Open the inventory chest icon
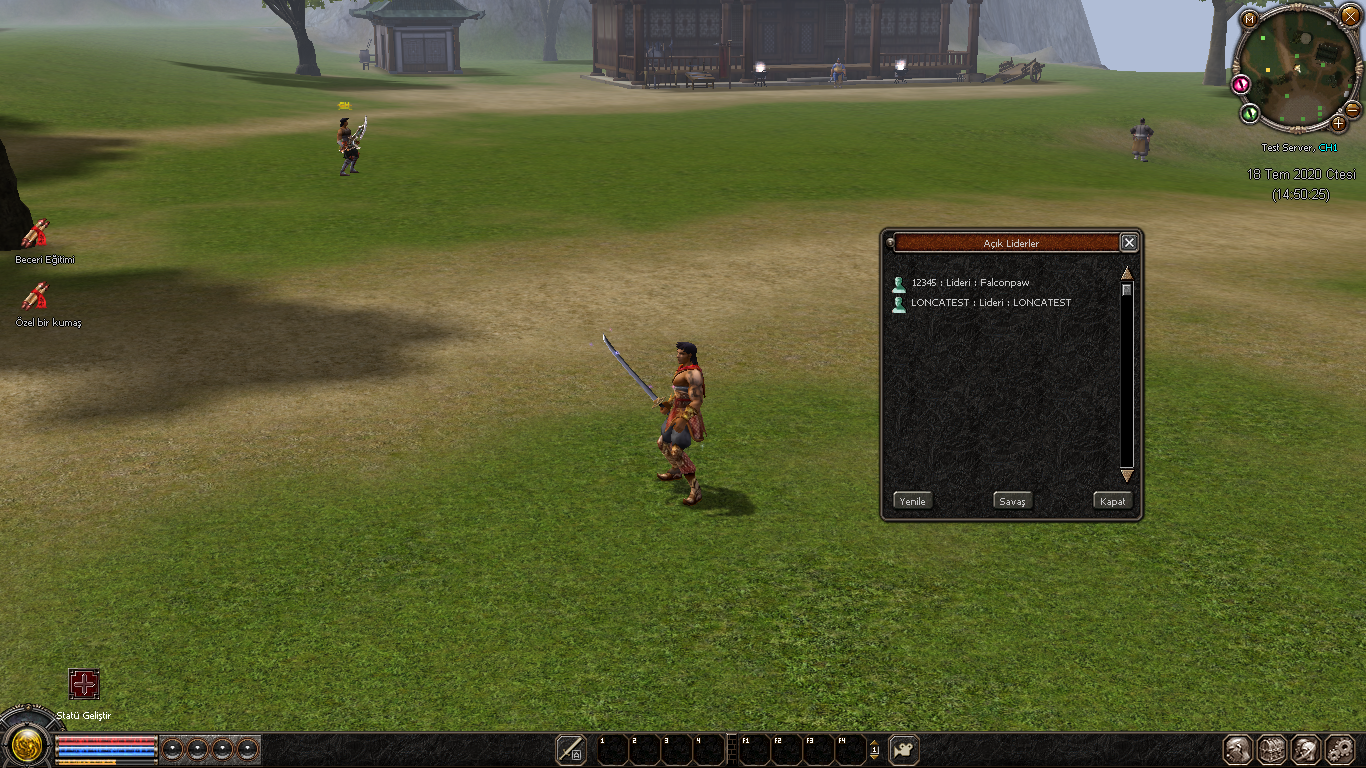Viewport: 1366px width, 768px height. (x=1272, y=750)
